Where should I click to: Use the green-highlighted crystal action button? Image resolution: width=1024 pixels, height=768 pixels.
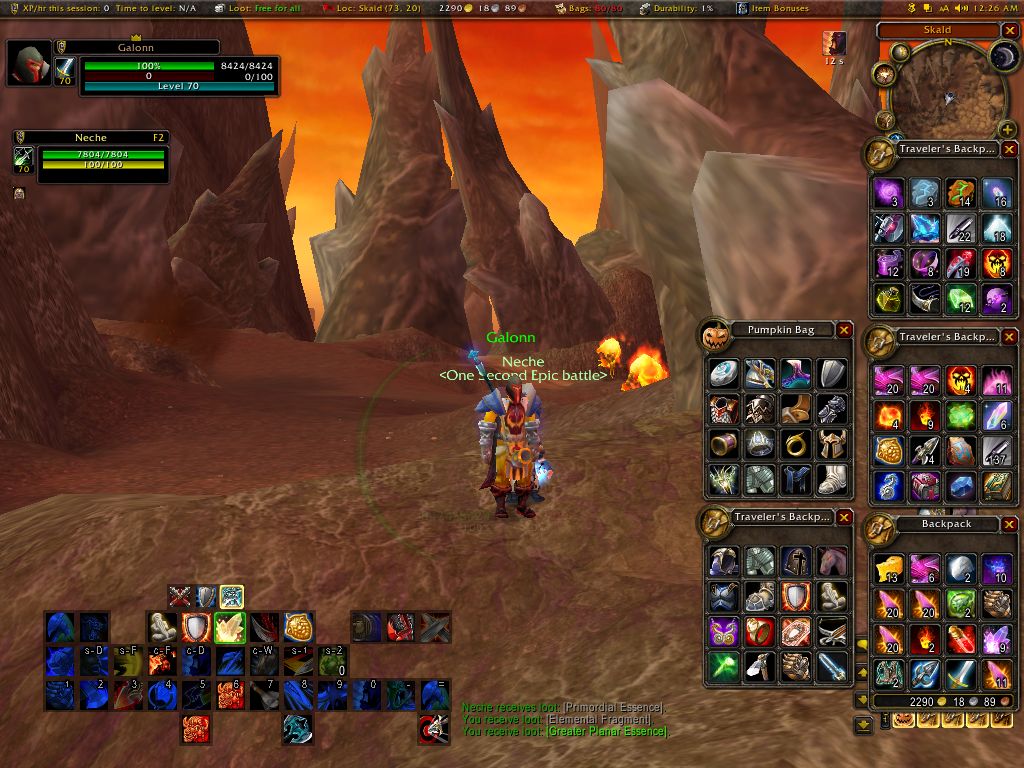(x=230, y=628)
